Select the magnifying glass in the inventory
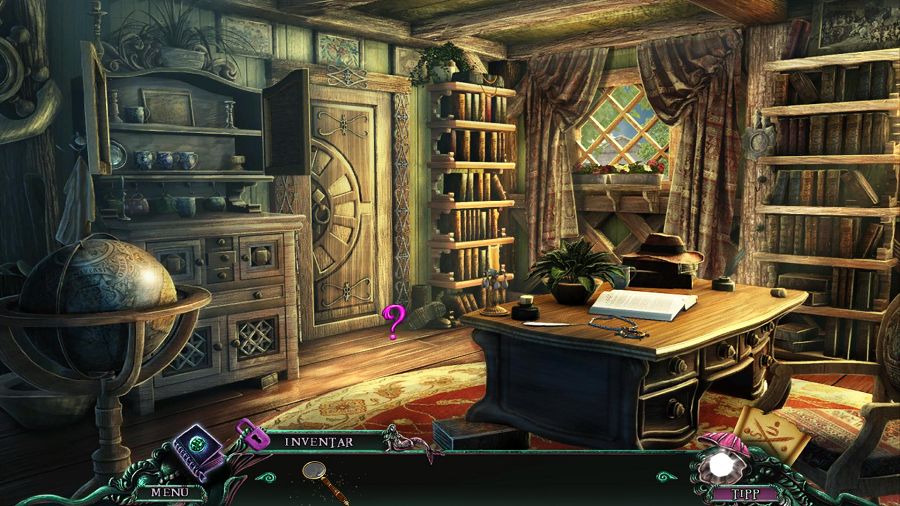900x506 pixels. (322, 476)
